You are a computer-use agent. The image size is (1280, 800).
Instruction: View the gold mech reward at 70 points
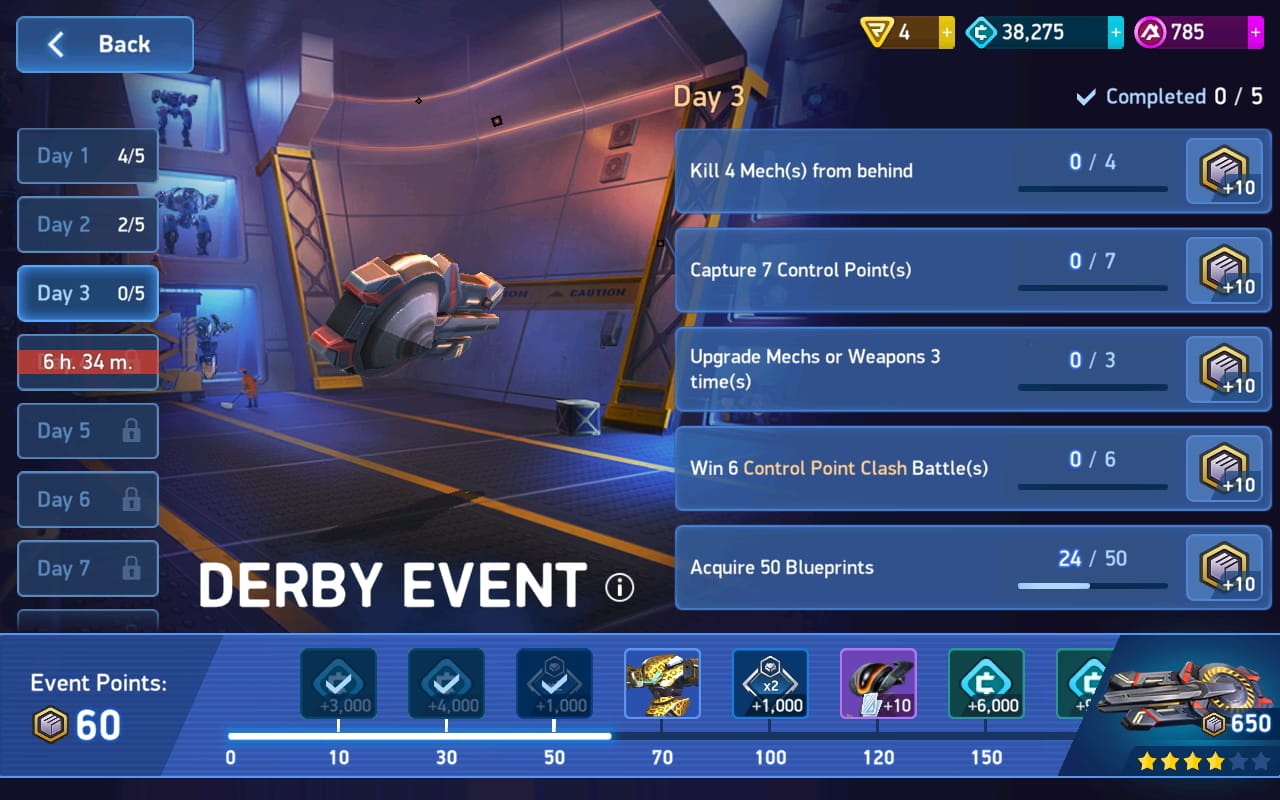point(662,684)
